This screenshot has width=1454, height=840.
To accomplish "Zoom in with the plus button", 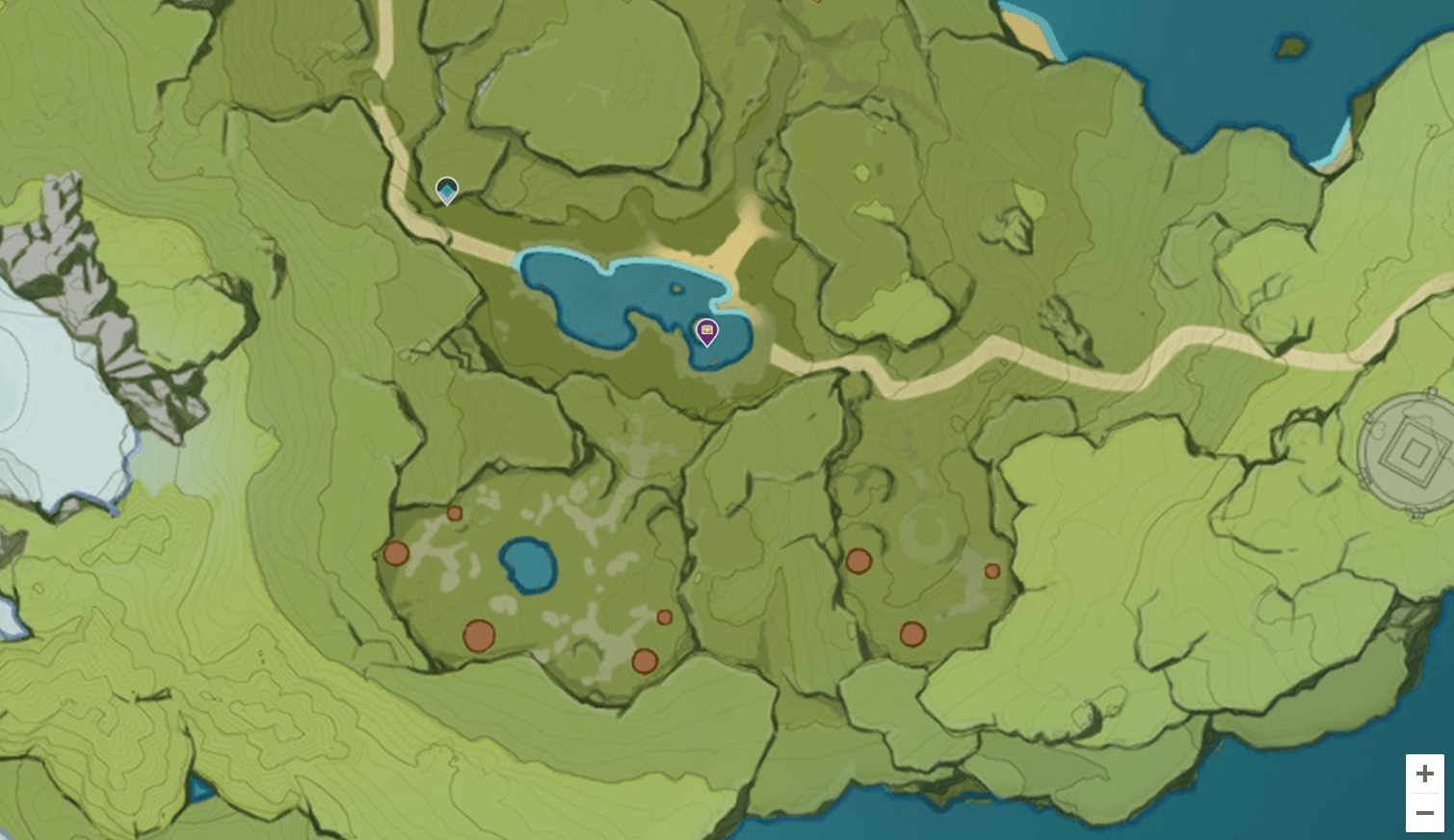I will tap(1425, 773).
